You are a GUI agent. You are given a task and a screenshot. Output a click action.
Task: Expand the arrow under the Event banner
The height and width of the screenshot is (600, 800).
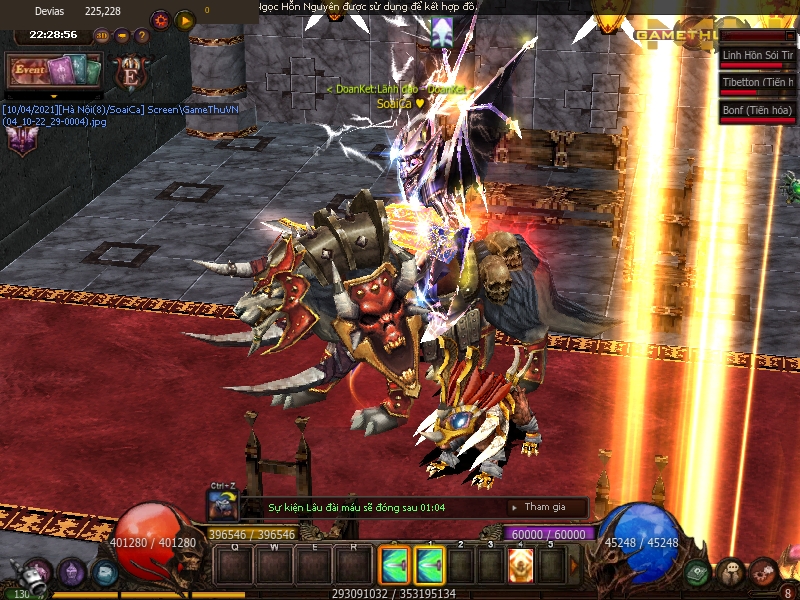click(54, 95)
